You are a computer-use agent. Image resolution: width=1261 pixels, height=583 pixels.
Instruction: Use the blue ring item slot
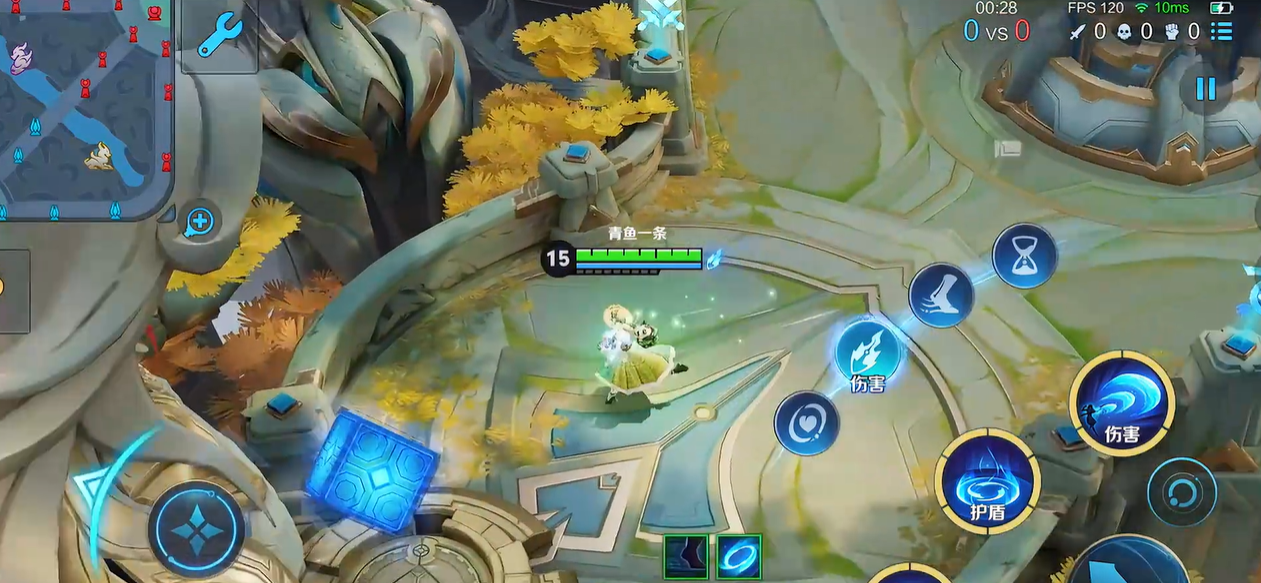click(738, 557)
